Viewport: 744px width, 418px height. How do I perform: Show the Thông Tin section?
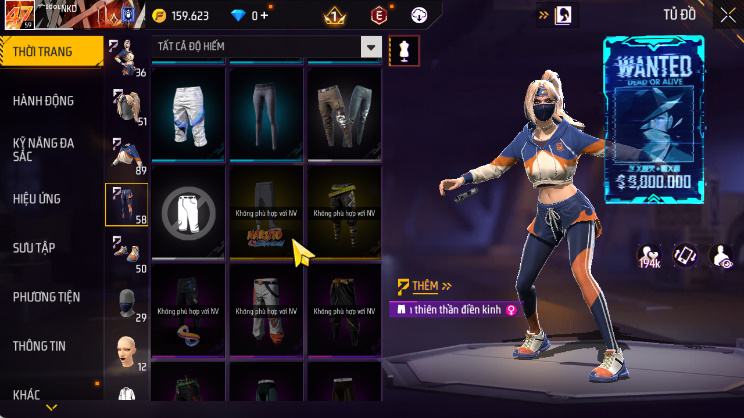click(39, 345)
